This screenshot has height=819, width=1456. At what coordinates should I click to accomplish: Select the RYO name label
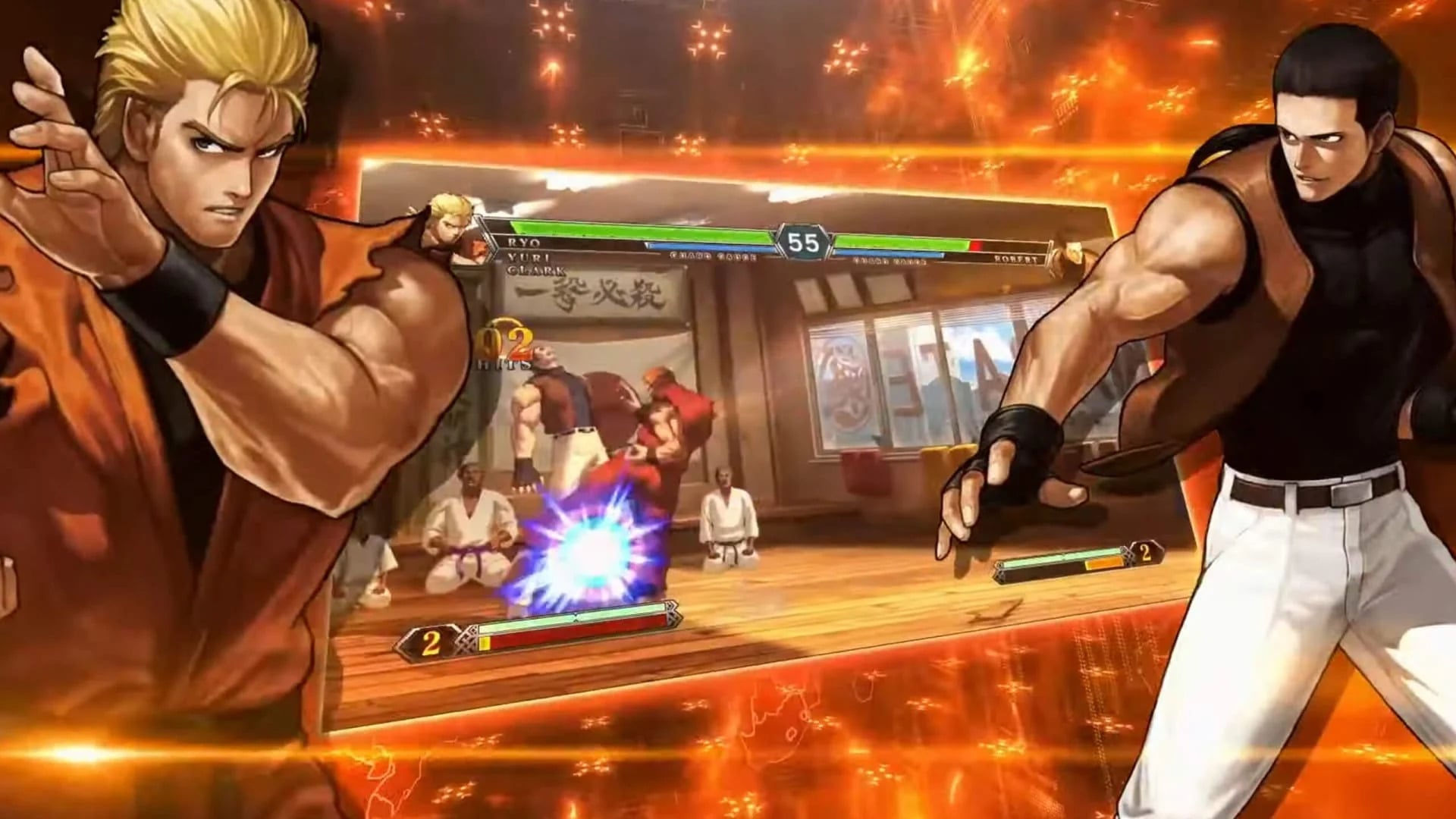526,243
